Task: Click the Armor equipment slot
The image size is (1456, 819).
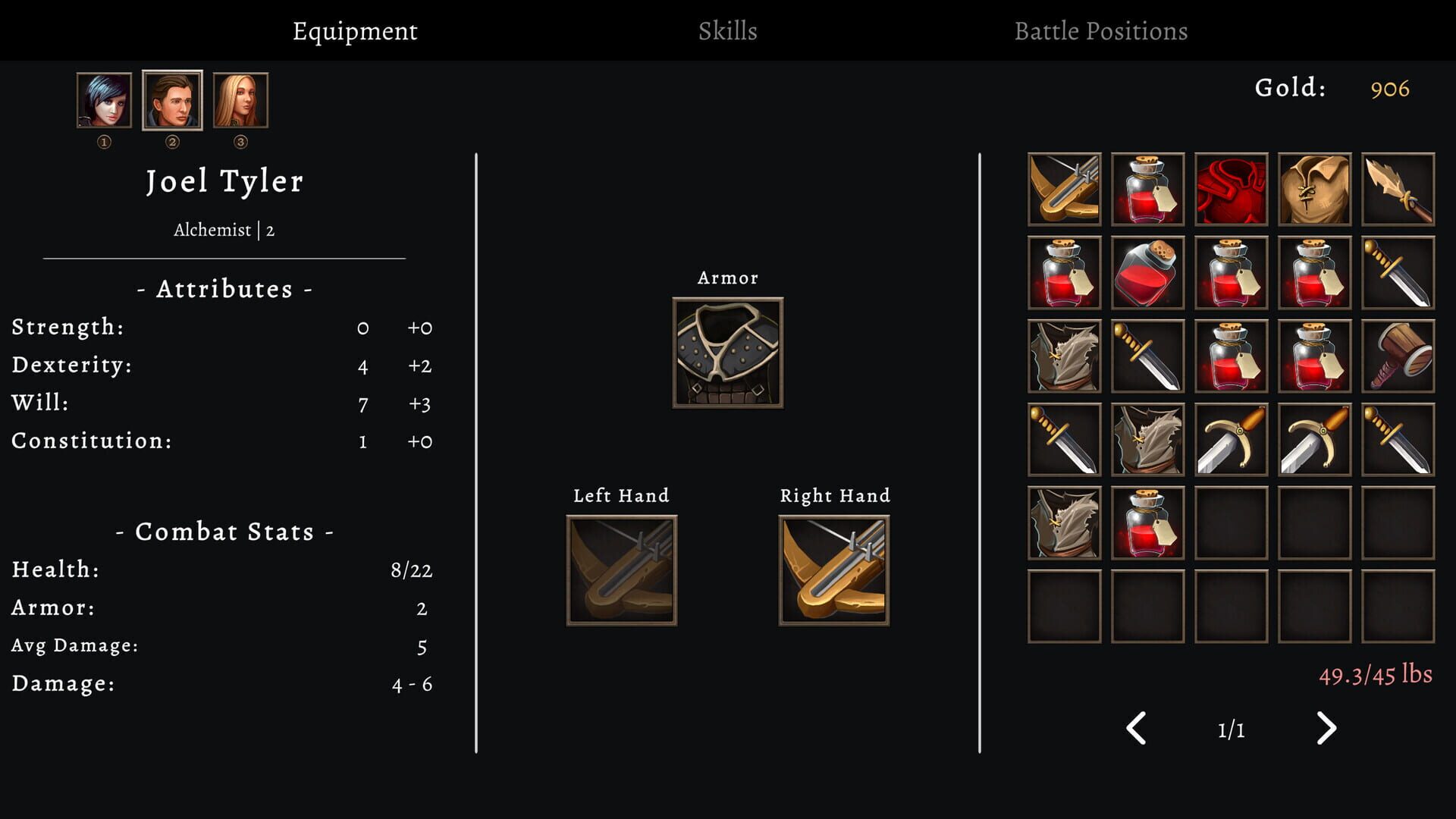Action: pos(726,353)
